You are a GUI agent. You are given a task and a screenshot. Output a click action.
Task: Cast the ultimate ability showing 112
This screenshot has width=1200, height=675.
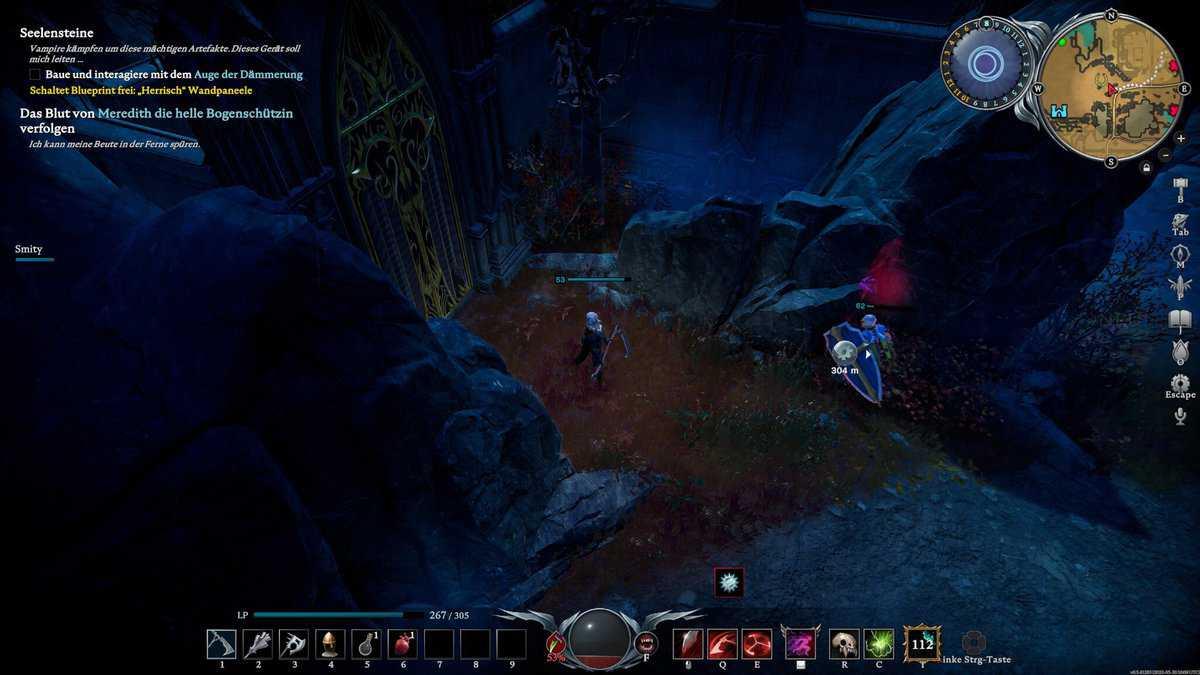(x=921, y=644)
